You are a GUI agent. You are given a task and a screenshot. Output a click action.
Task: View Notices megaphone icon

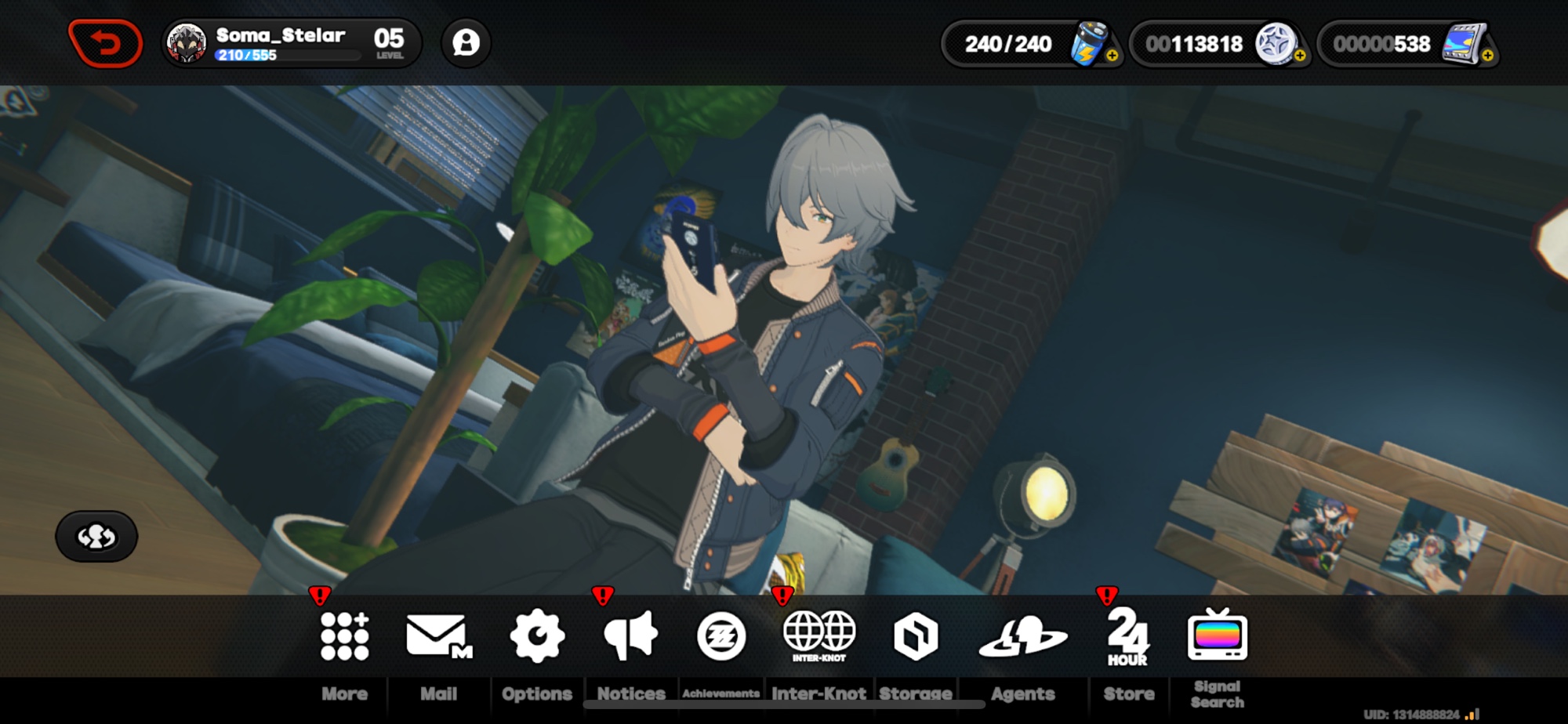click(x=631, y=635)
